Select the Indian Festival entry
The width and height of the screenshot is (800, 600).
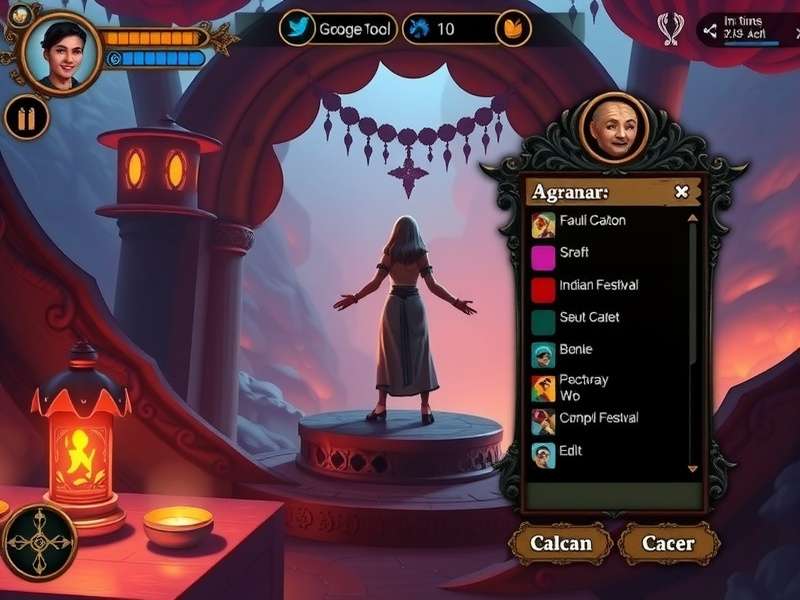tap(597, 286)
